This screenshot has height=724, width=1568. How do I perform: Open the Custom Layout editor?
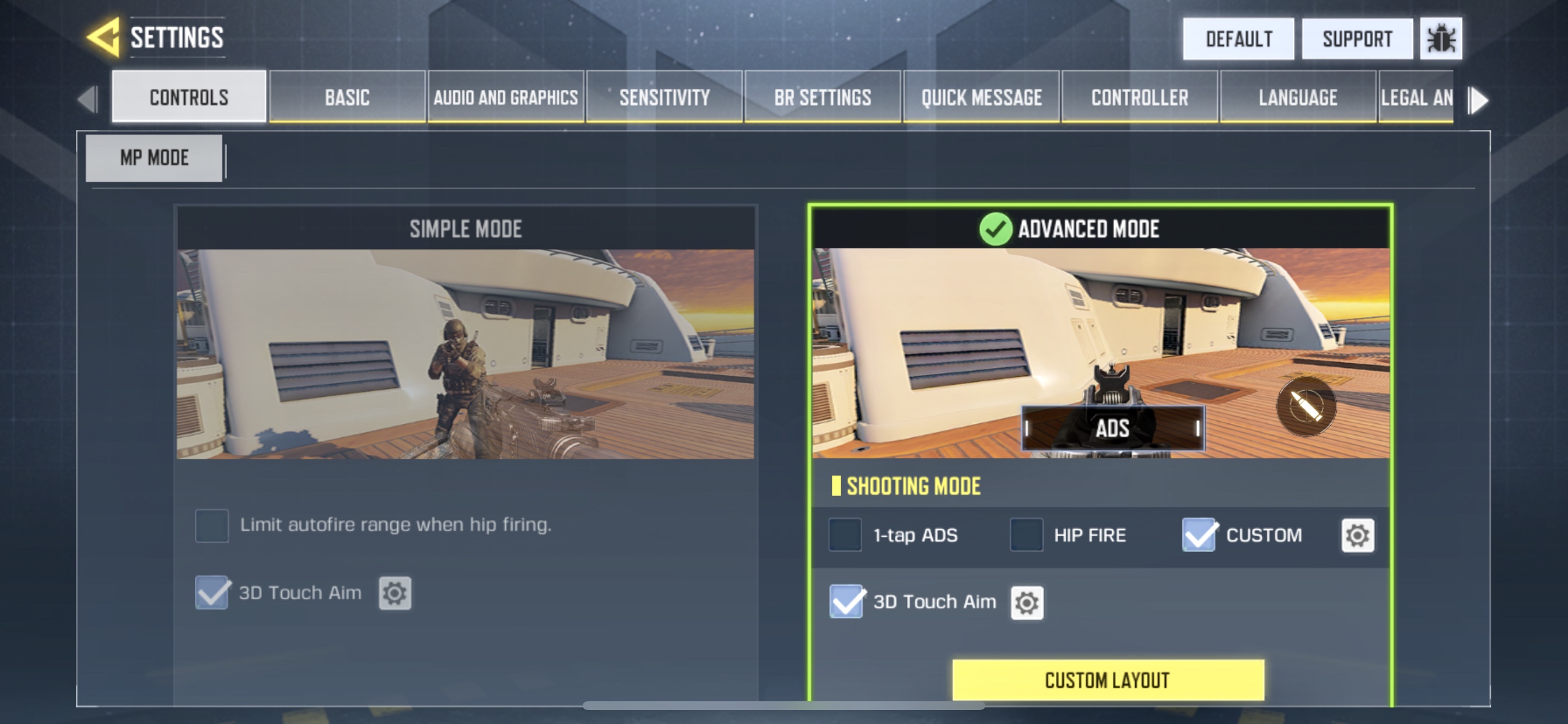coord(1108,680)
